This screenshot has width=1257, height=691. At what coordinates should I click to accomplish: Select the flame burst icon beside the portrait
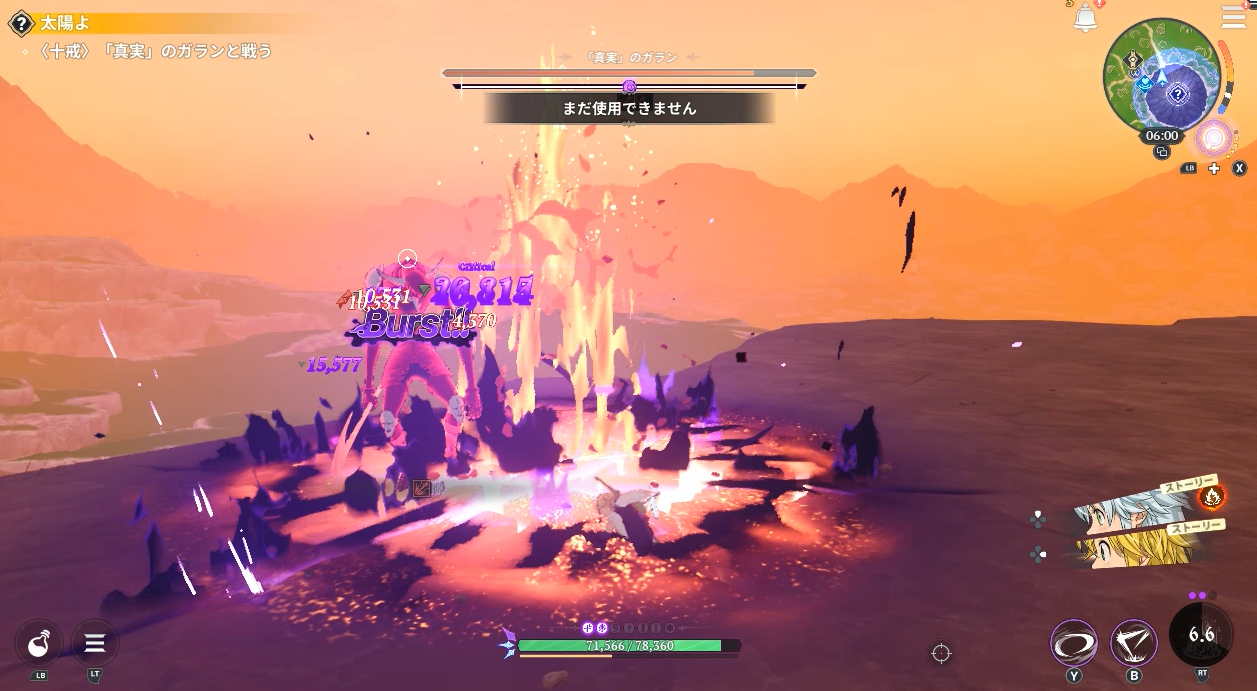coord(1211,495)
